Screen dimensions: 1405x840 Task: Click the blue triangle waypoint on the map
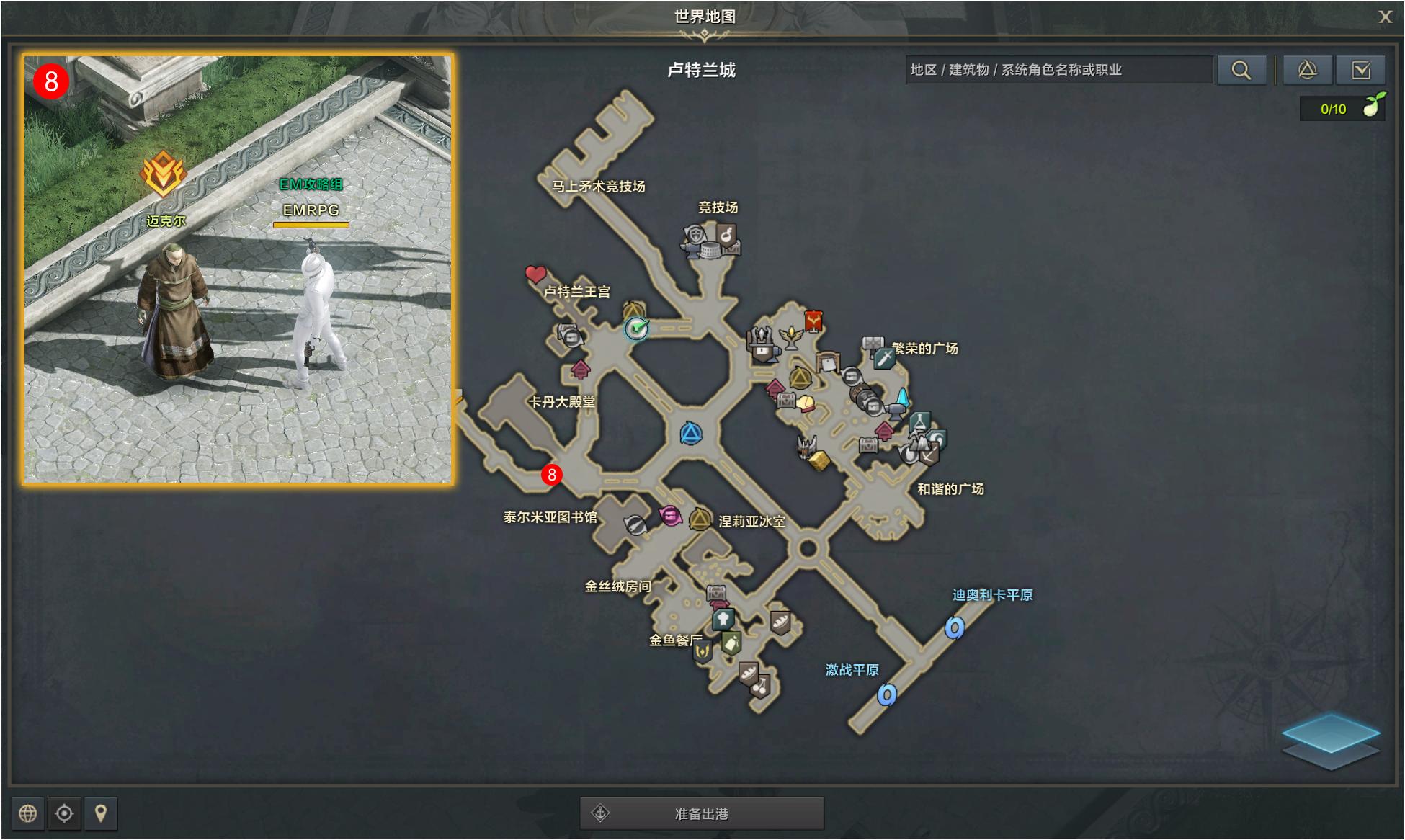(x=691, y=434)
